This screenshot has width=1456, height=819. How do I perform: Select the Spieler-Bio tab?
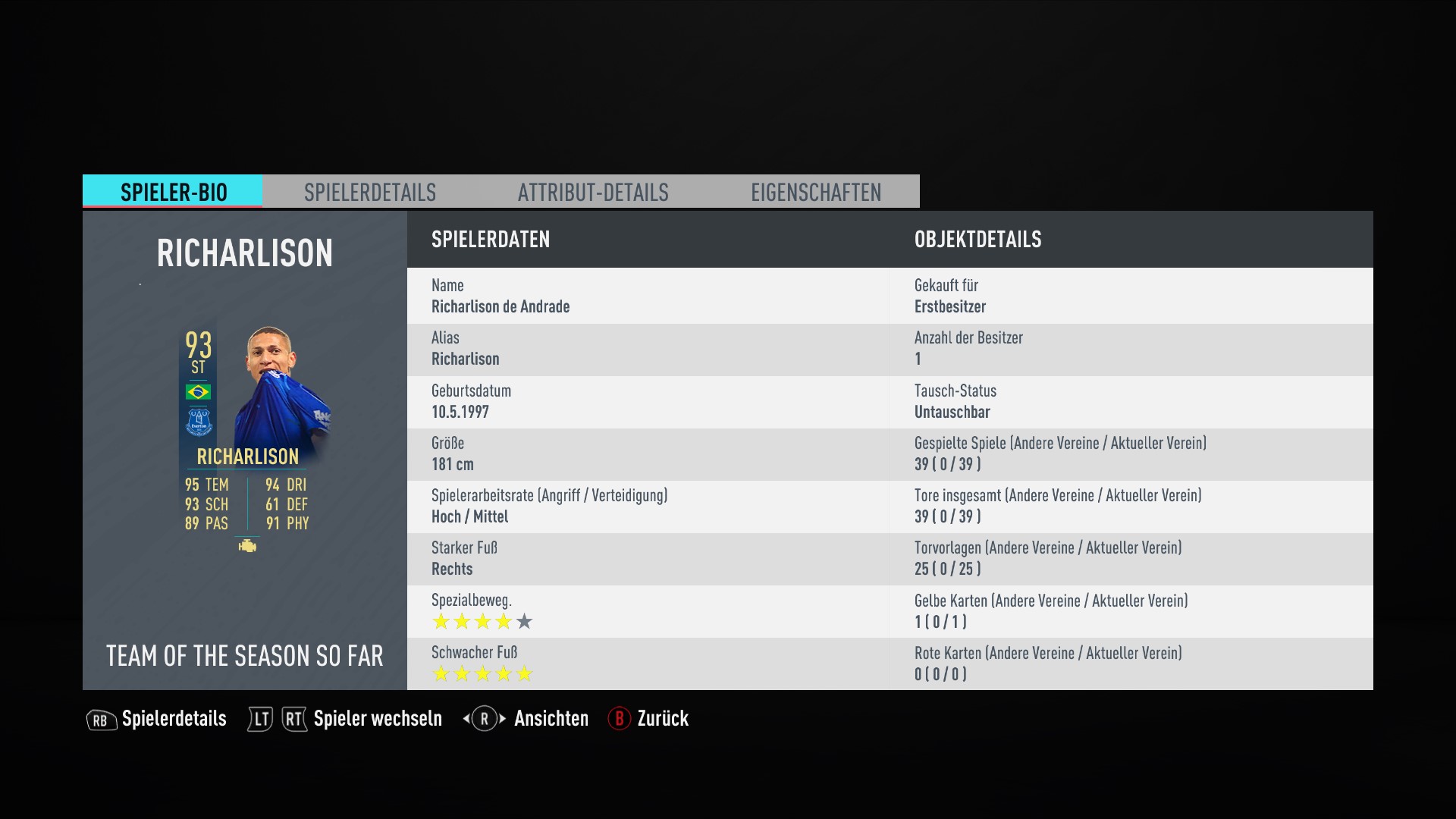coord(173,192)
